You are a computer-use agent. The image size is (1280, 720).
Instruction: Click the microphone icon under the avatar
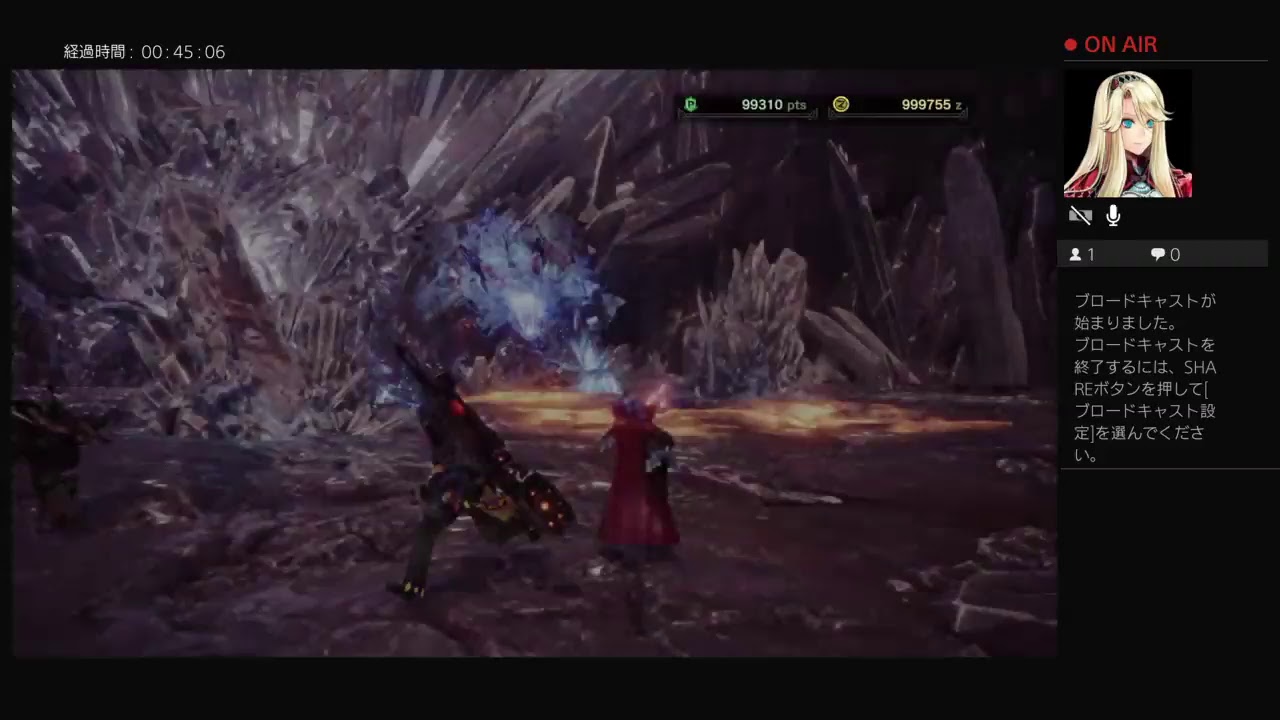1113,215
